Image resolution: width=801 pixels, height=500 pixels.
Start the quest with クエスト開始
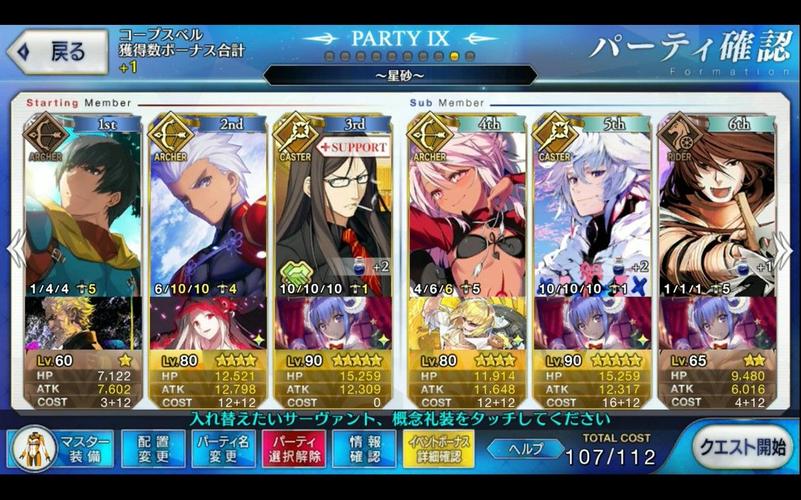[x=741, y=447]
